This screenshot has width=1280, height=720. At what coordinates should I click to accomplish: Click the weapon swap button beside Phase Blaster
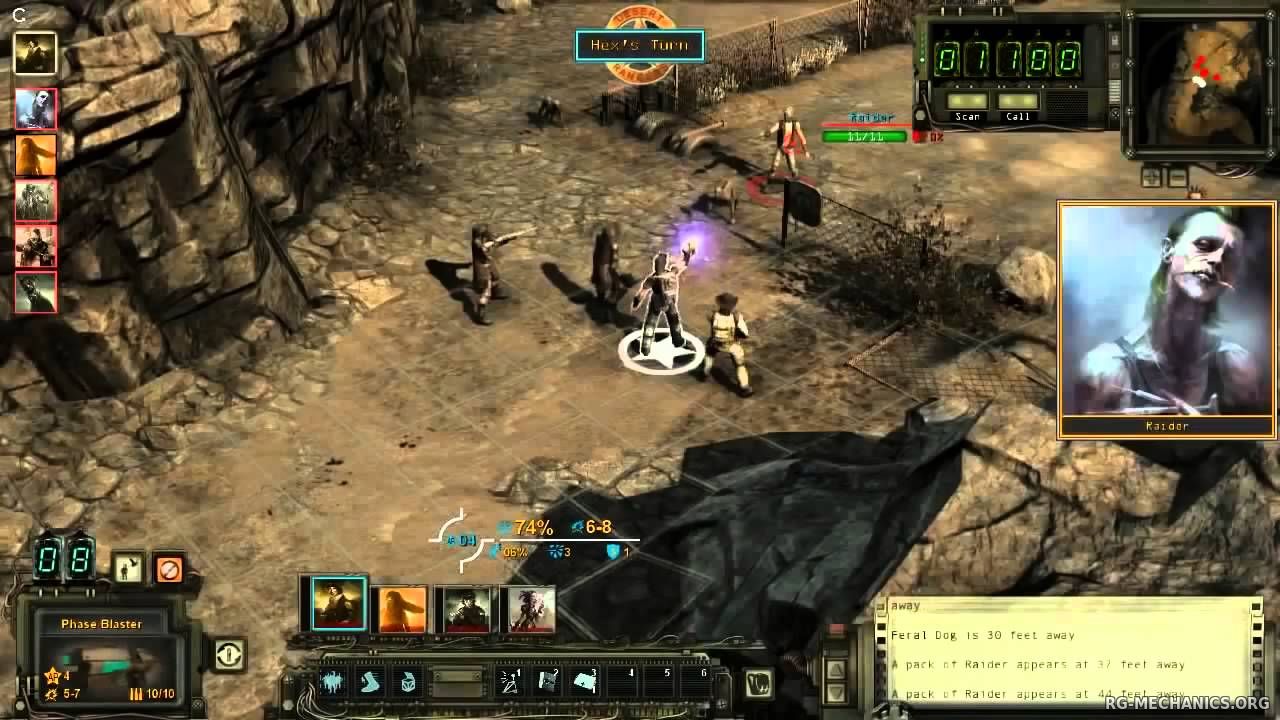229,655
